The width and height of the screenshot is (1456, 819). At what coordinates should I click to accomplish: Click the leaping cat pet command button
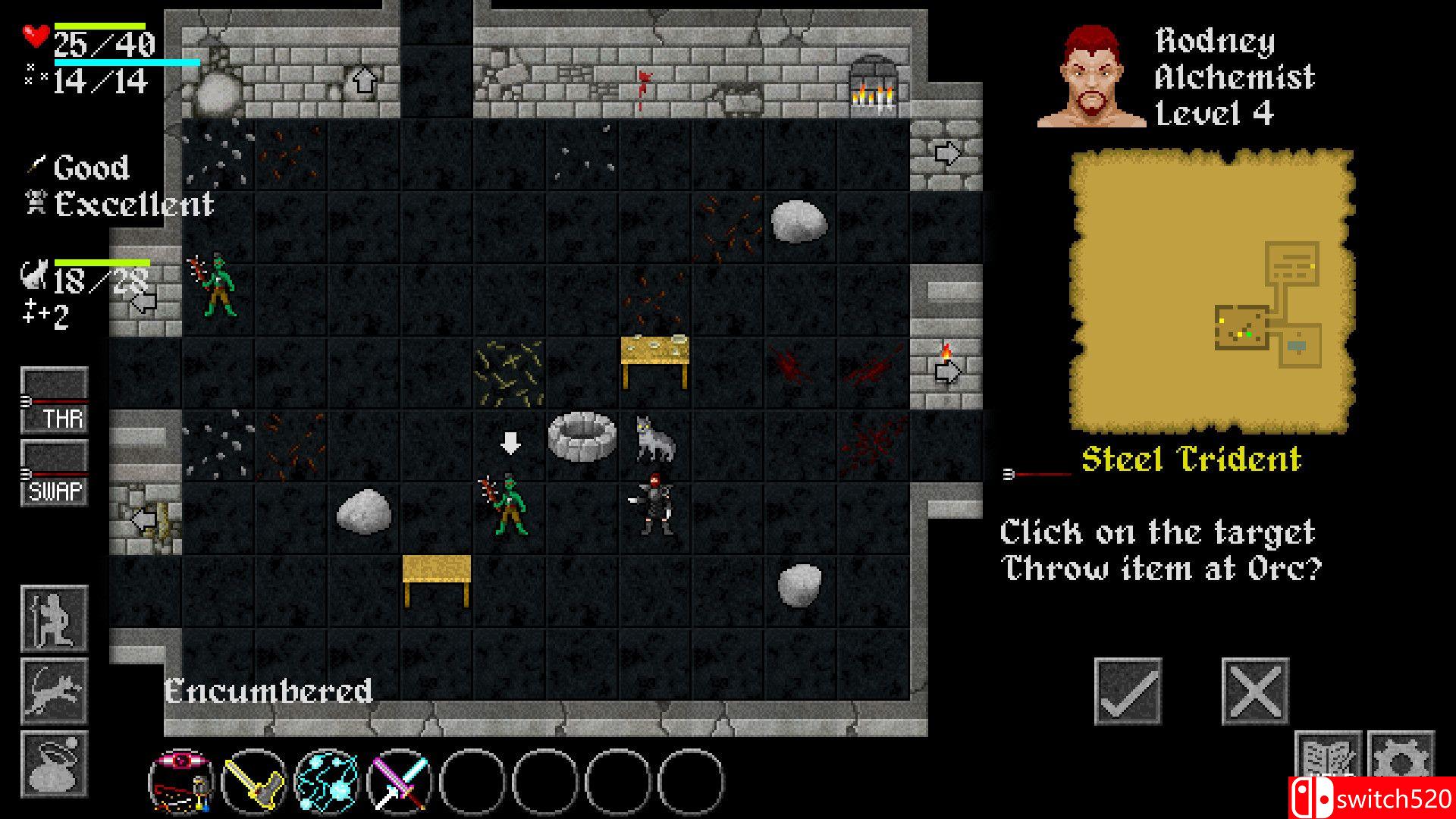[54, 691]
